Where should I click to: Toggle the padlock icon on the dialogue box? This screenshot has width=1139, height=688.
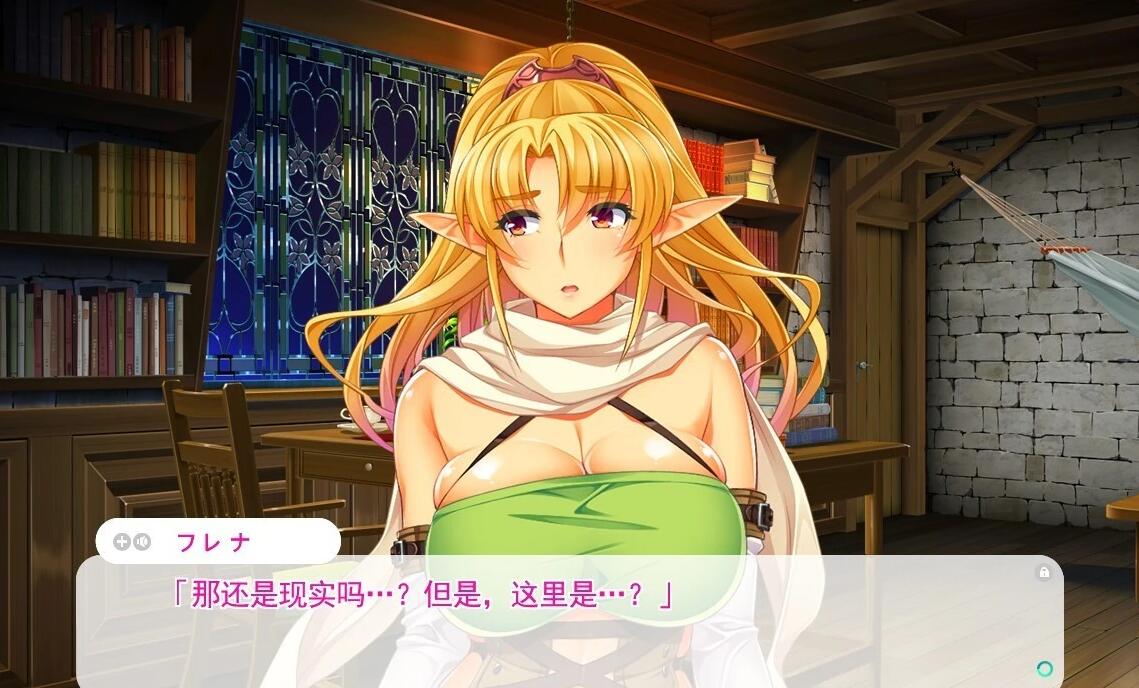[x=1044, y=573]
